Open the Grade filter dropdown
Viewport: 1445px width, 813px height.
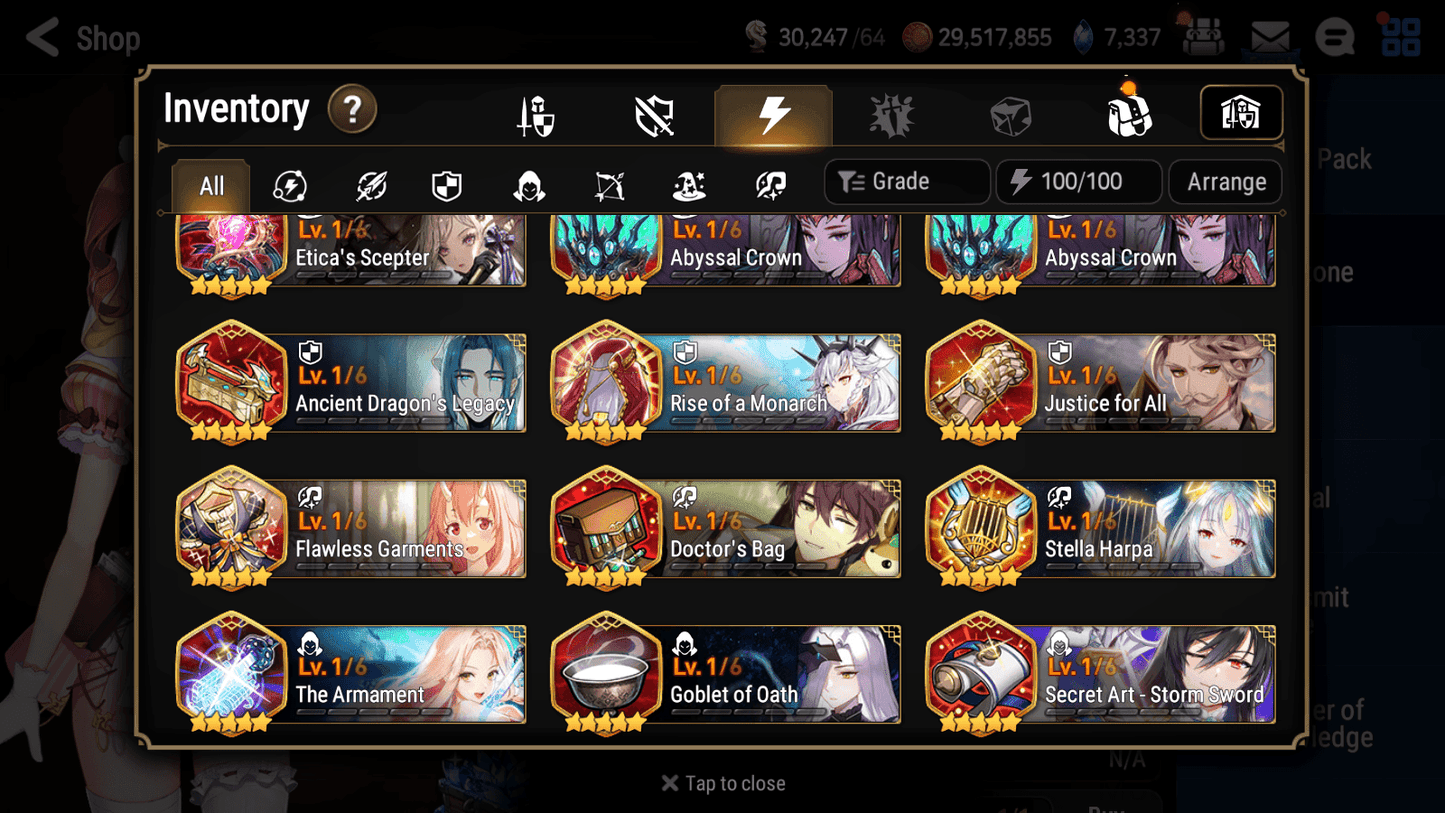point(906,181)
